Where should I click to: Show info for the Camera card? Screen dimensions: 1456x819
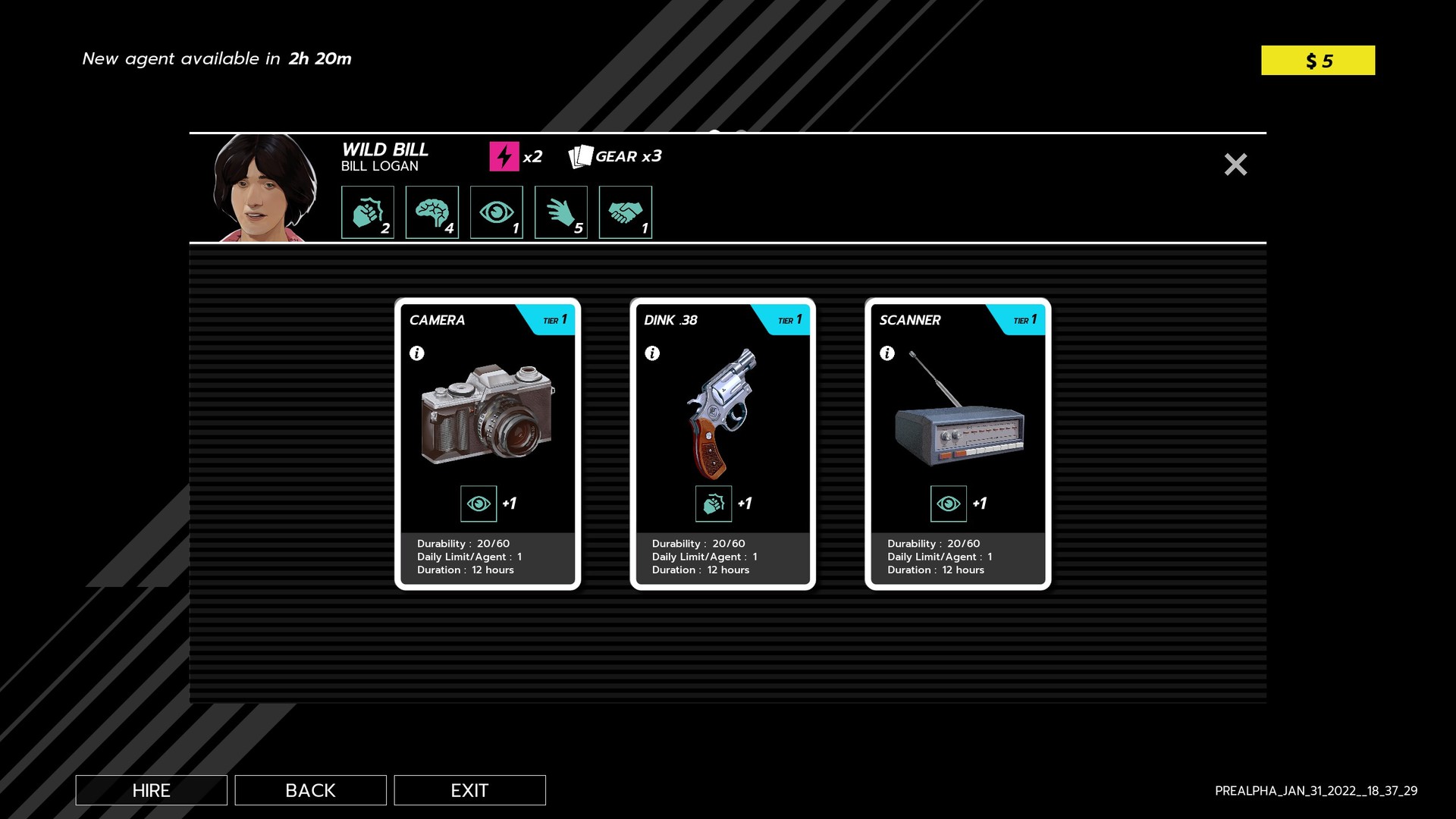[x=417, y=353]
